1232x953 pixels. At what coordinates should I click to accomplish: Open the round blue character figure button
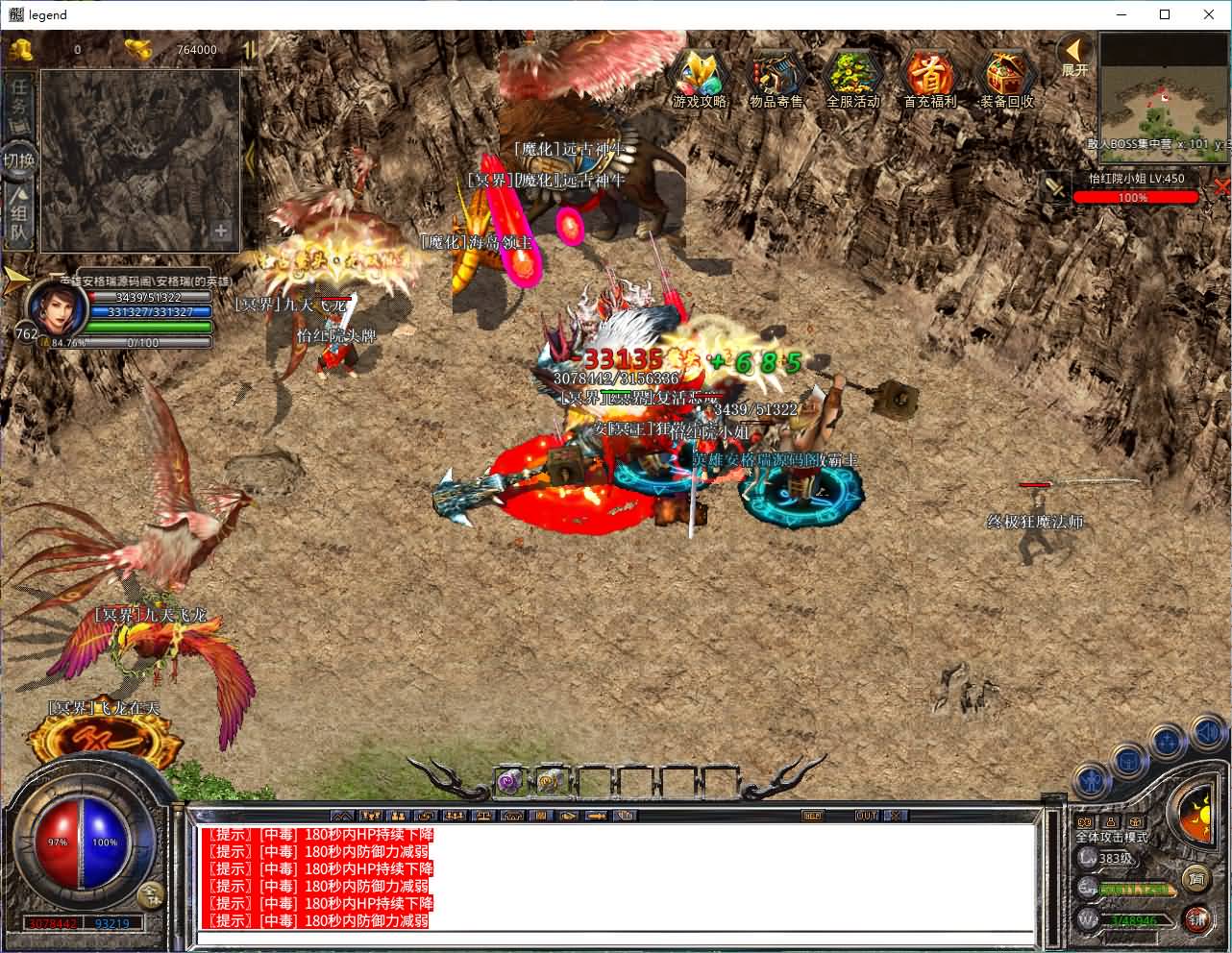click(1093, 778)
